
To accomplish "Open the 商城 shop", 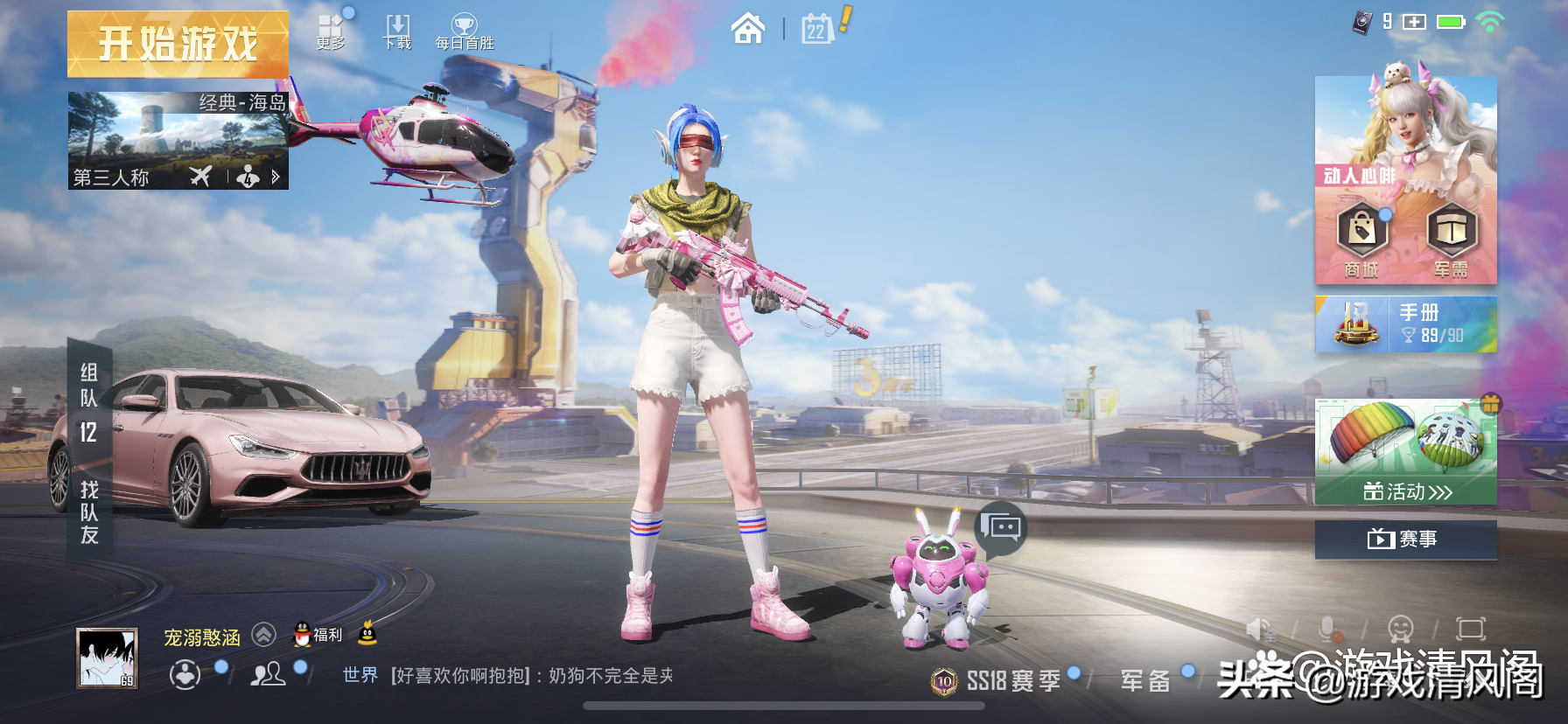I will tap(1361, 240).
